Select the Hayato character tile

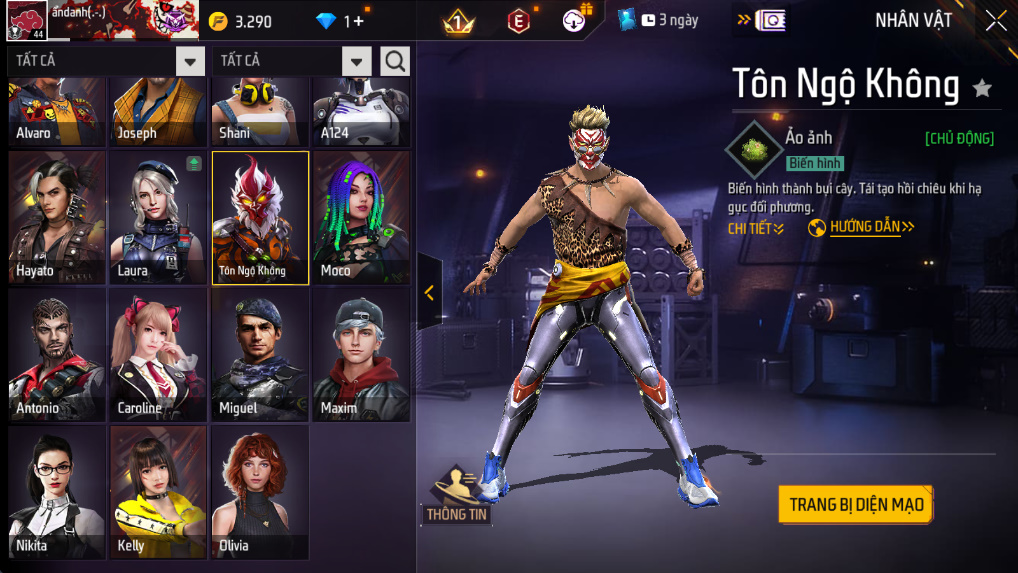pos(57,218)
